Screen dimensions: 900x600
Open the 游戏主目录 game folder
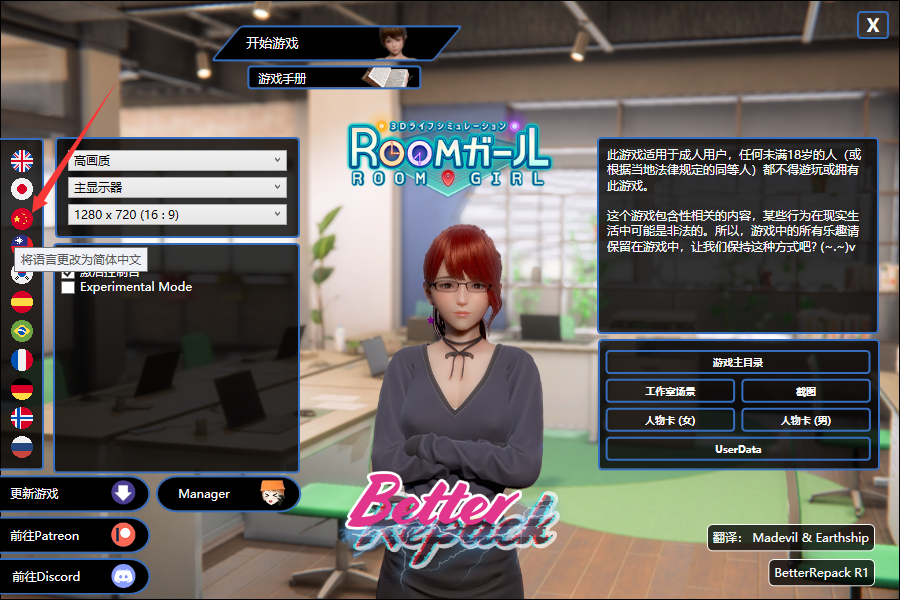click(737, 362)
